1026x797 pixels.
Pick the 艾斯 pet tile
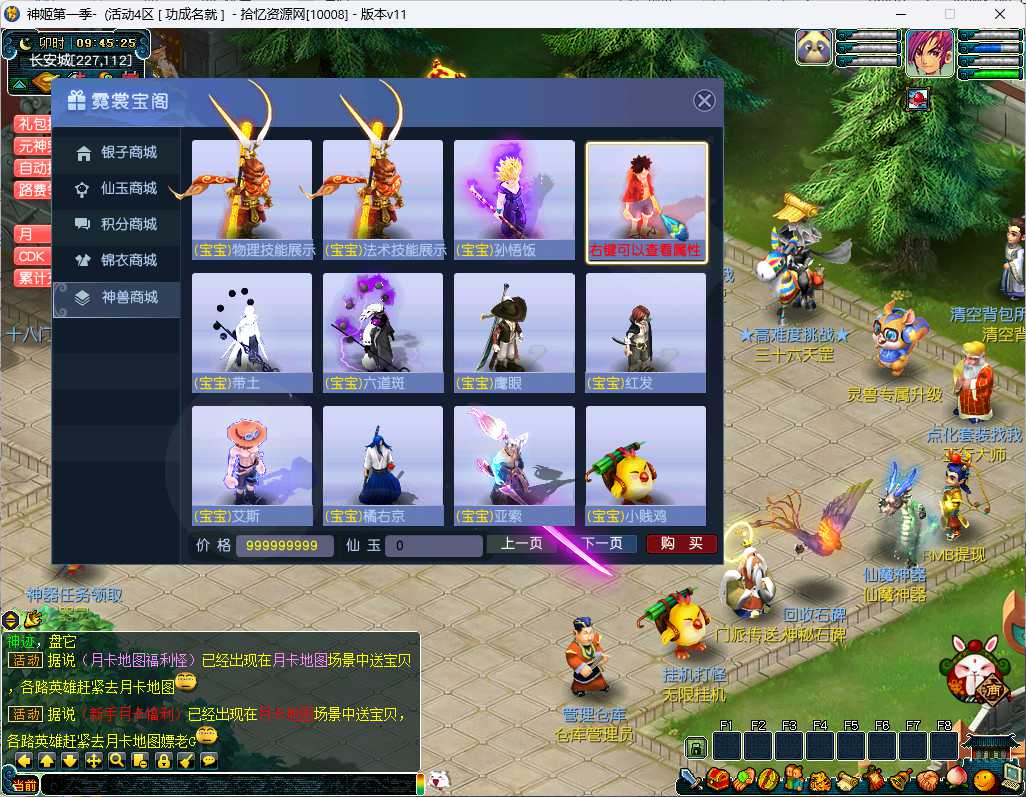click(252, 466)
